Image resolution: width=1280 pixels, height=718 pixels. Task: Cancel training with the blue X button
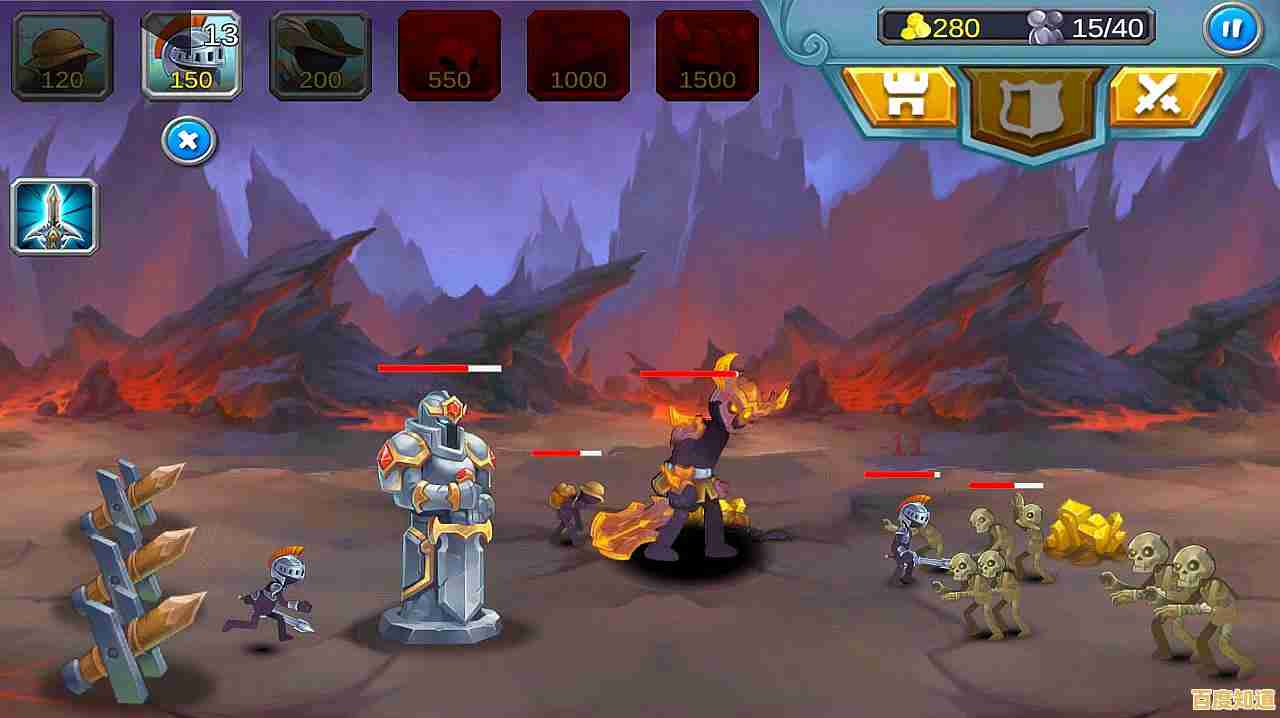coord(188,142)
